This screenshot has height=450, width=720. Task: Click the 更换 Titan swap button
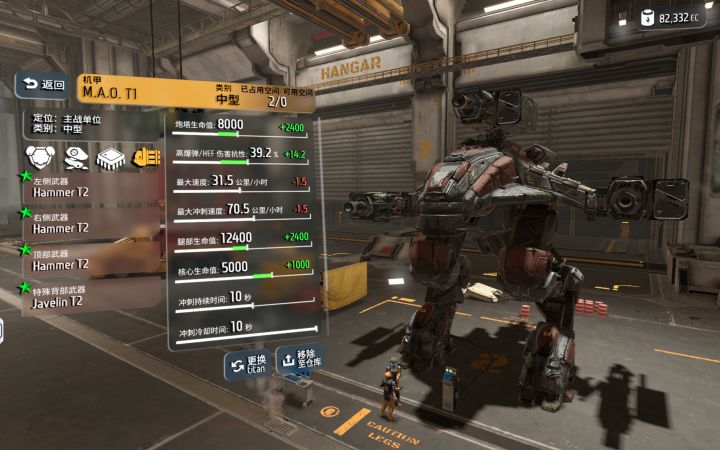coord(246,365)
